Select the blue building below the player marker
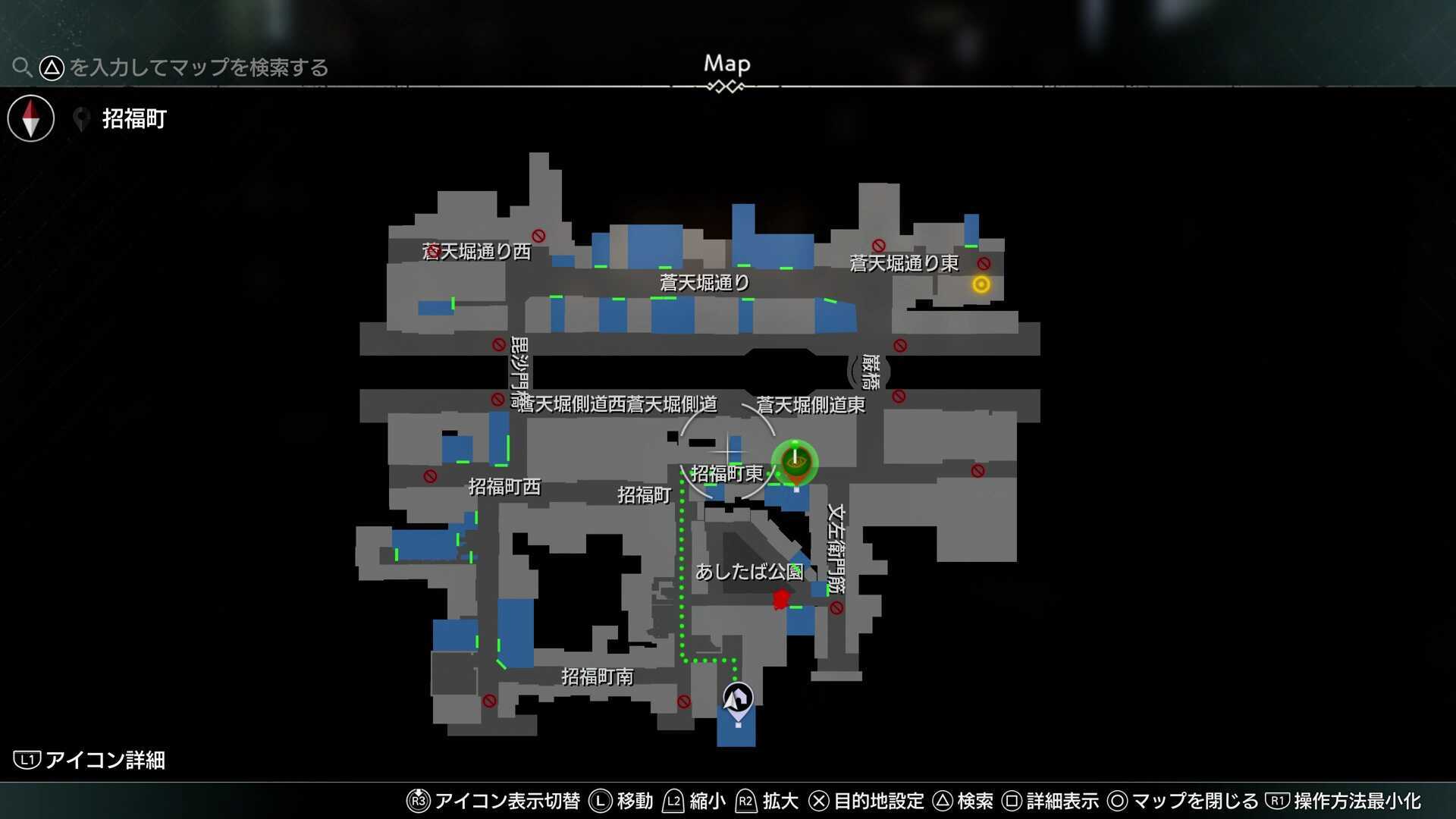This screenshot has width=1456, height=819. coord(736,733)
